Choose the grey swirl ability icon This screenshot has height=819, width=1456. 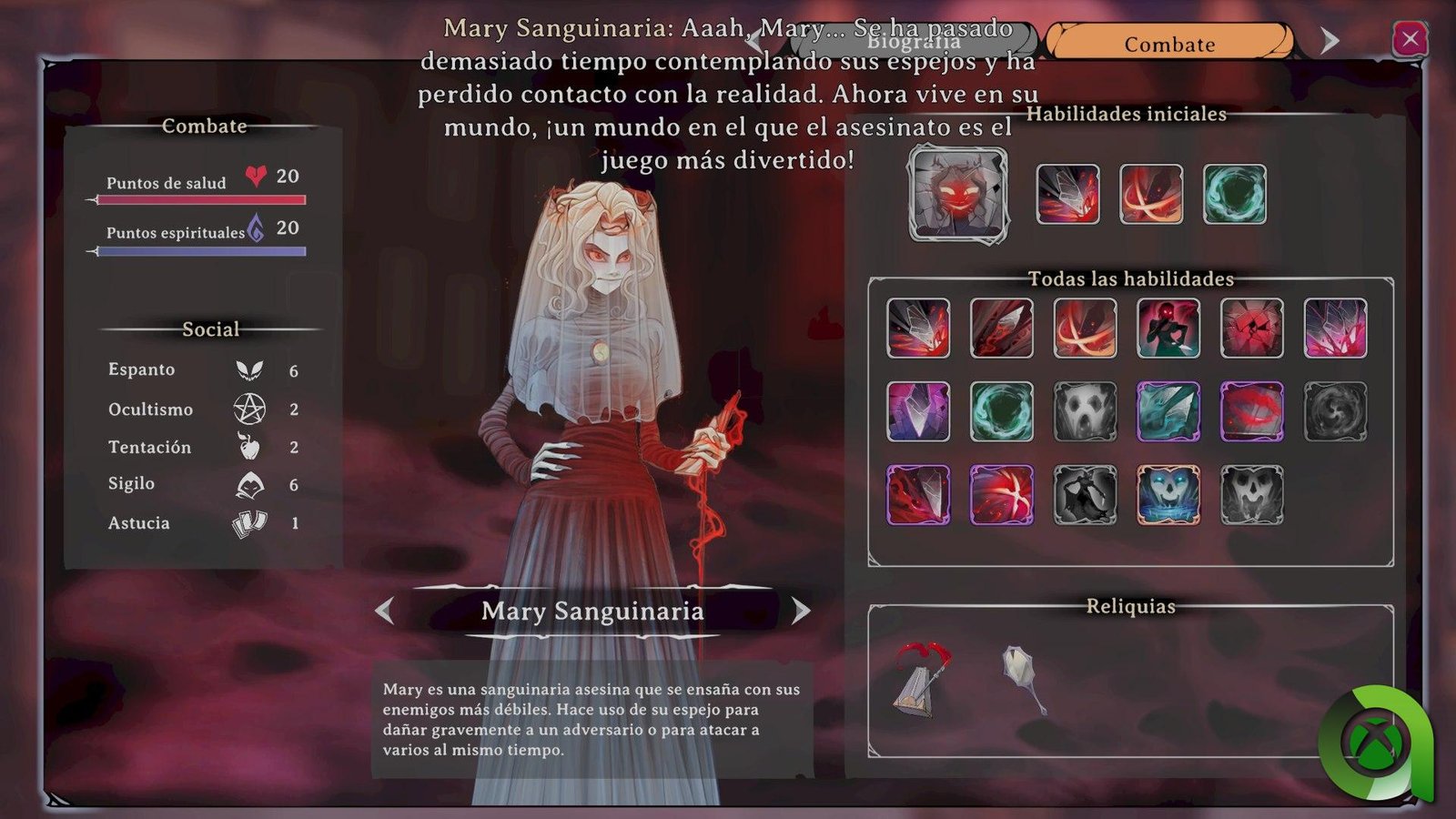[x=1336, y=411]
